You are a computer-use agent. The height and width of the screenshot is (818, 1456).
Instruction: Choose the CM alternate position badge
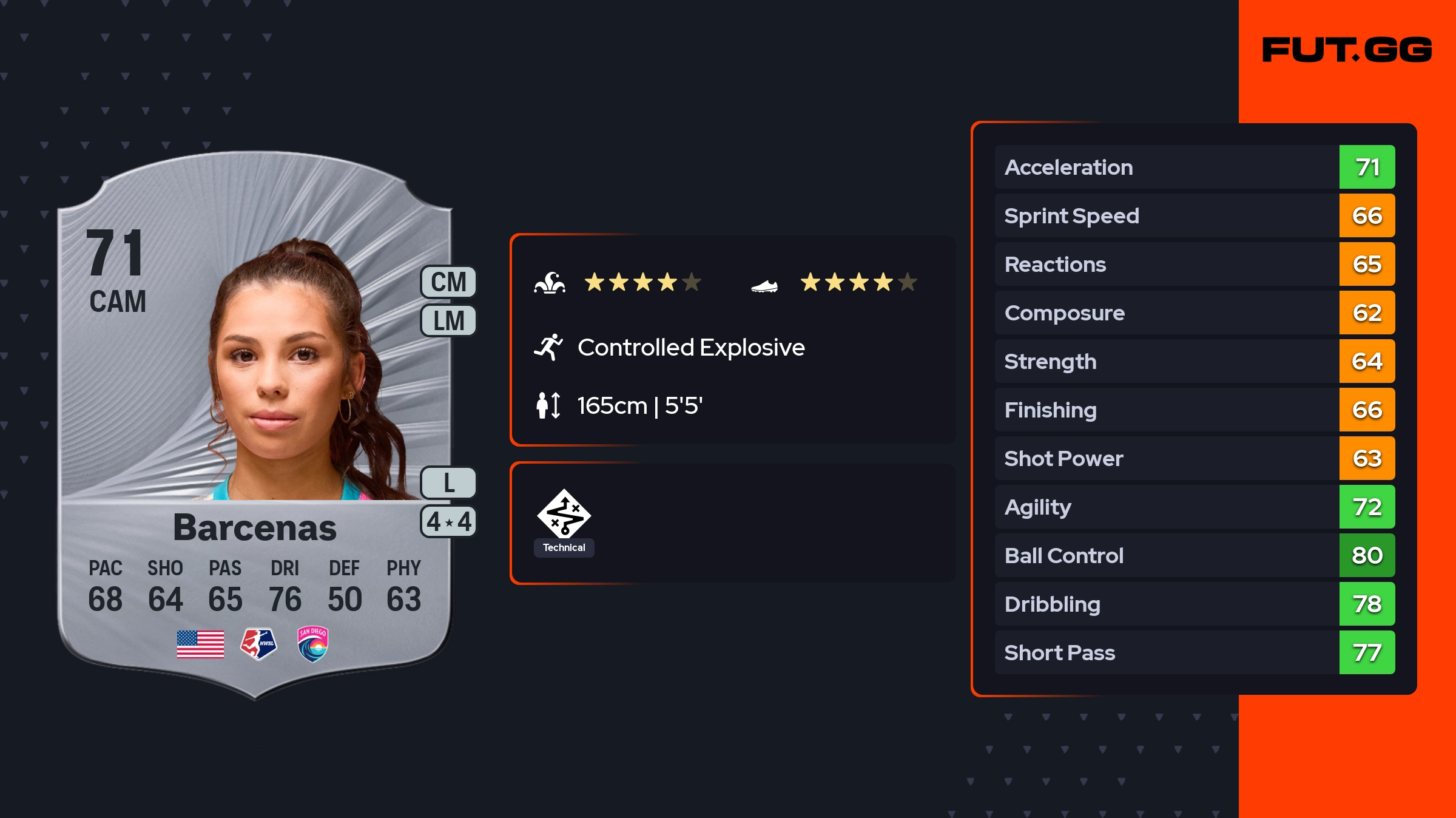click(x=448, y=282)
